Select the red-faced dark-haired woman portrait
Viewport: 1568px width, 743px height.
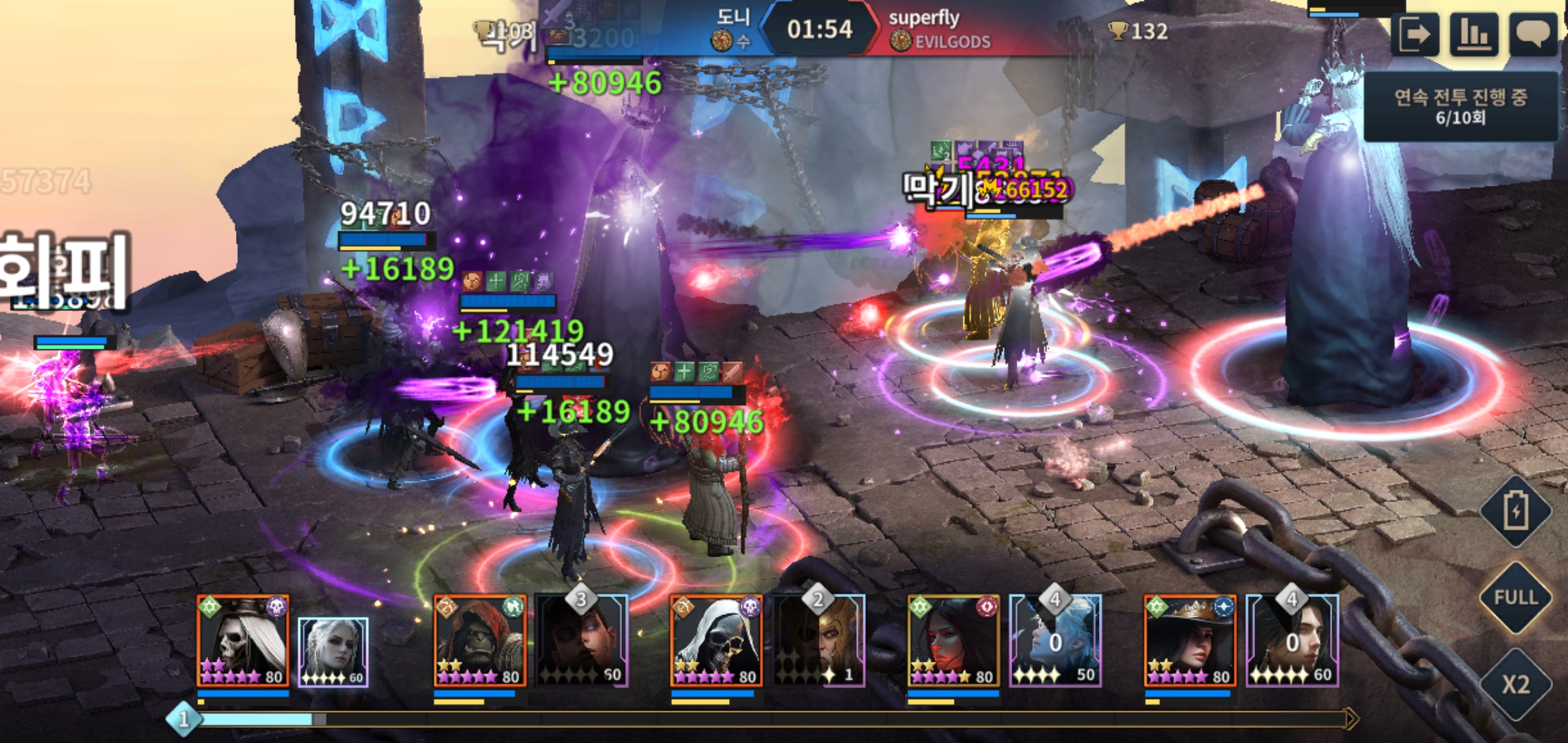(x=953, y=641)
